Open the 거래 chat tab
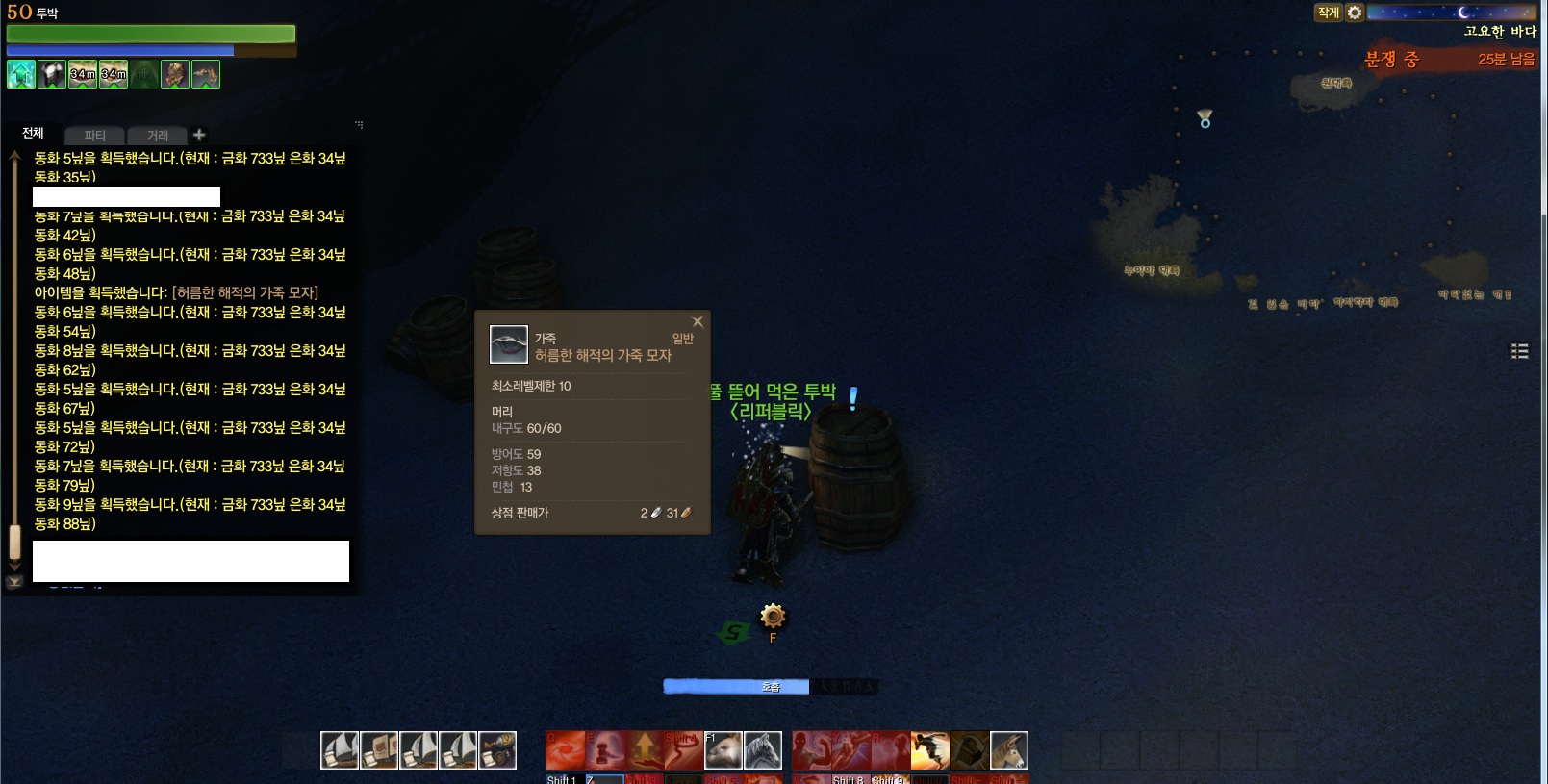The width and height of the screenshot is (1548, 784). [158, 136]
